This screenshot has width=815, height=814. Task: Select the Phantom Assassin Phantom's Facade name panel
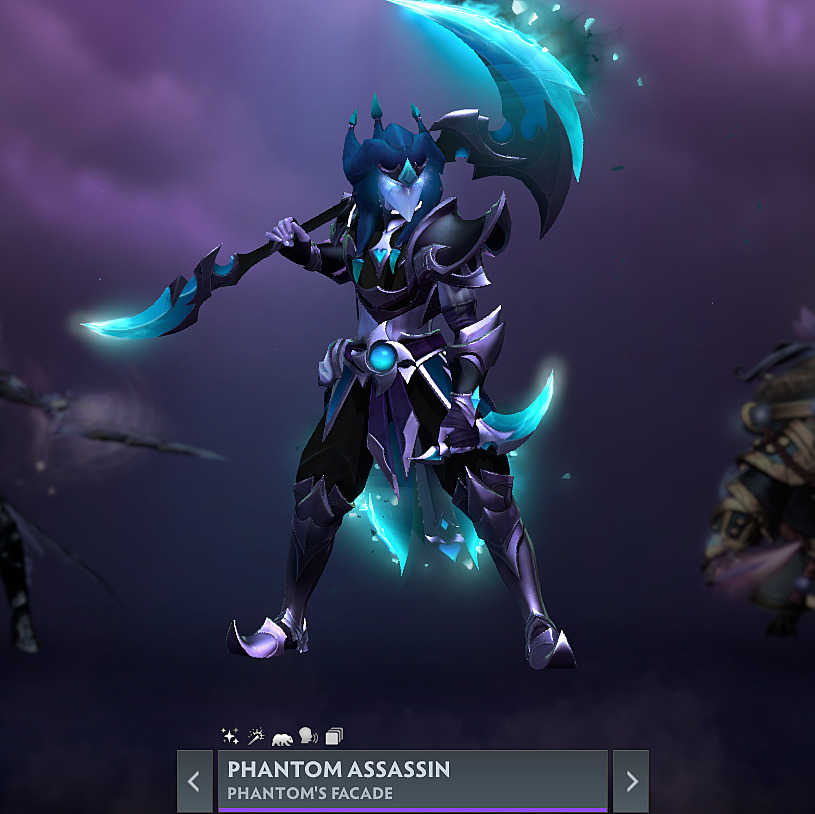412,781
